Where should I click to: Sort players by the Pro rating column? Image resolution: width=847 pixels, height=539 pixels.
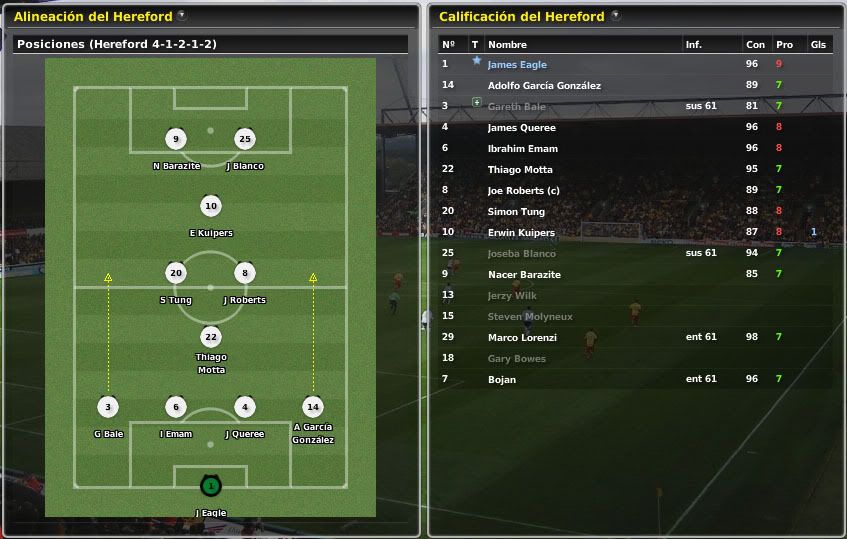[784, 45]
